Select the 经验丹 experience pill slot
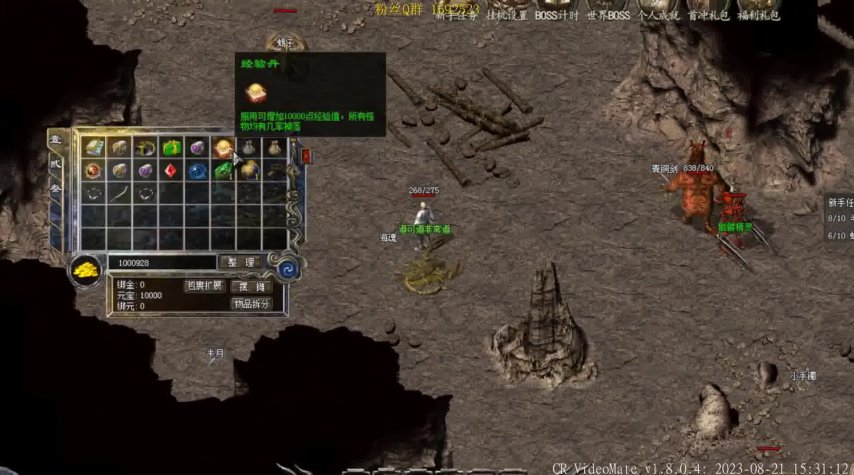 pos(222,148)
